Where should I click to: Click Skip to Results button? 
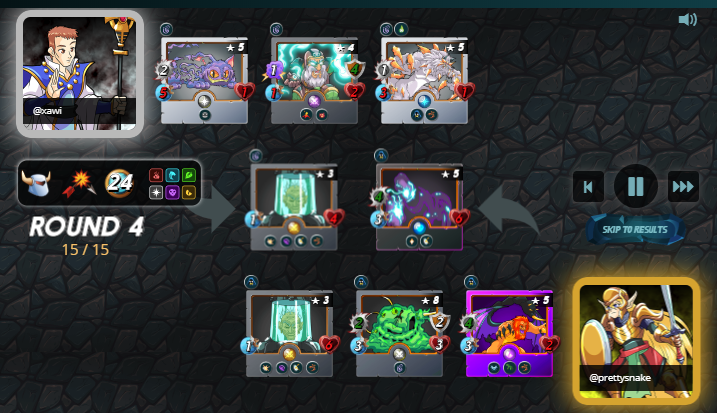(636, 229)
